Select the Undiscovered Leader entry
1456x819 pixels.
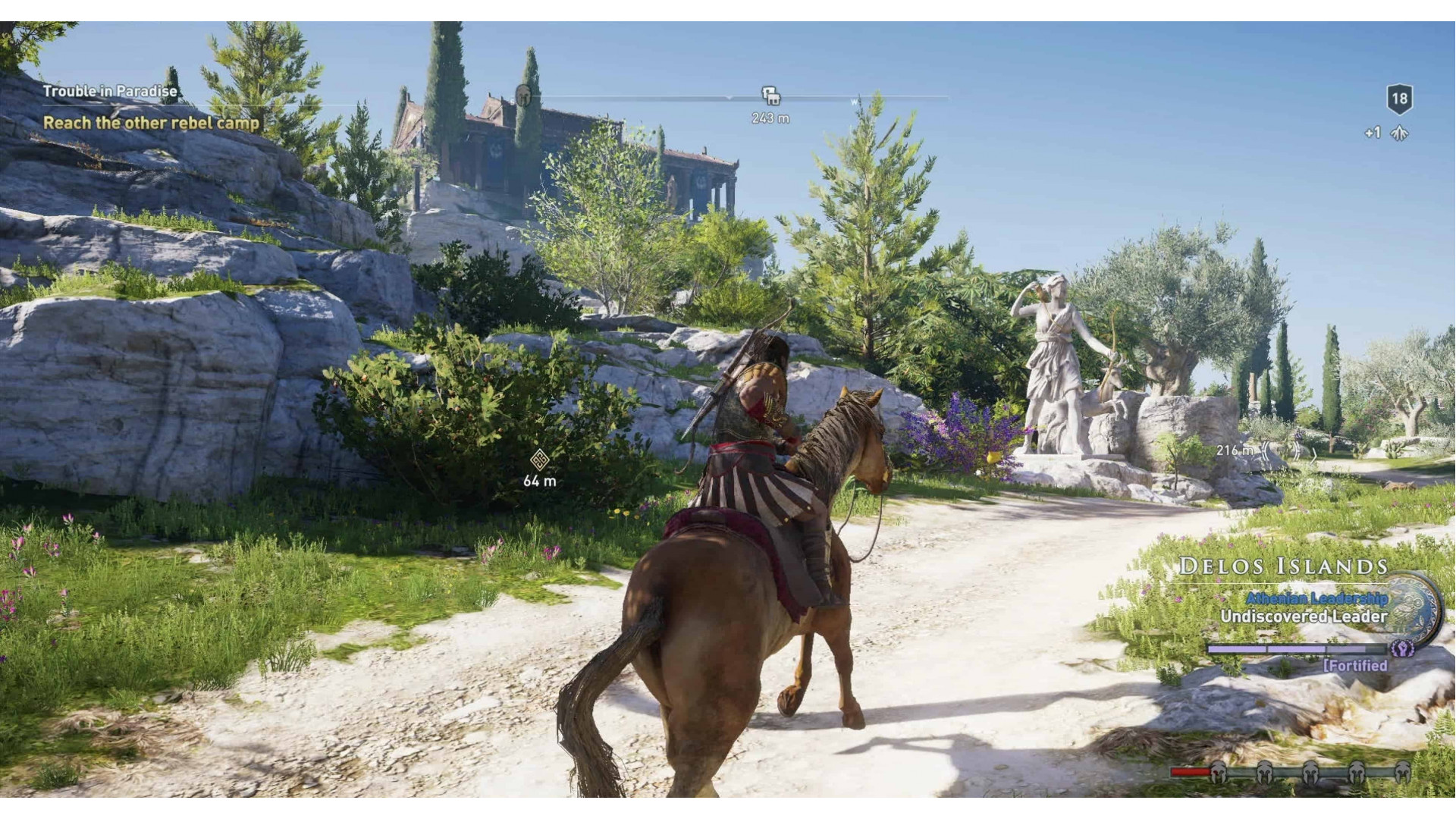[x=1304, y=617]
